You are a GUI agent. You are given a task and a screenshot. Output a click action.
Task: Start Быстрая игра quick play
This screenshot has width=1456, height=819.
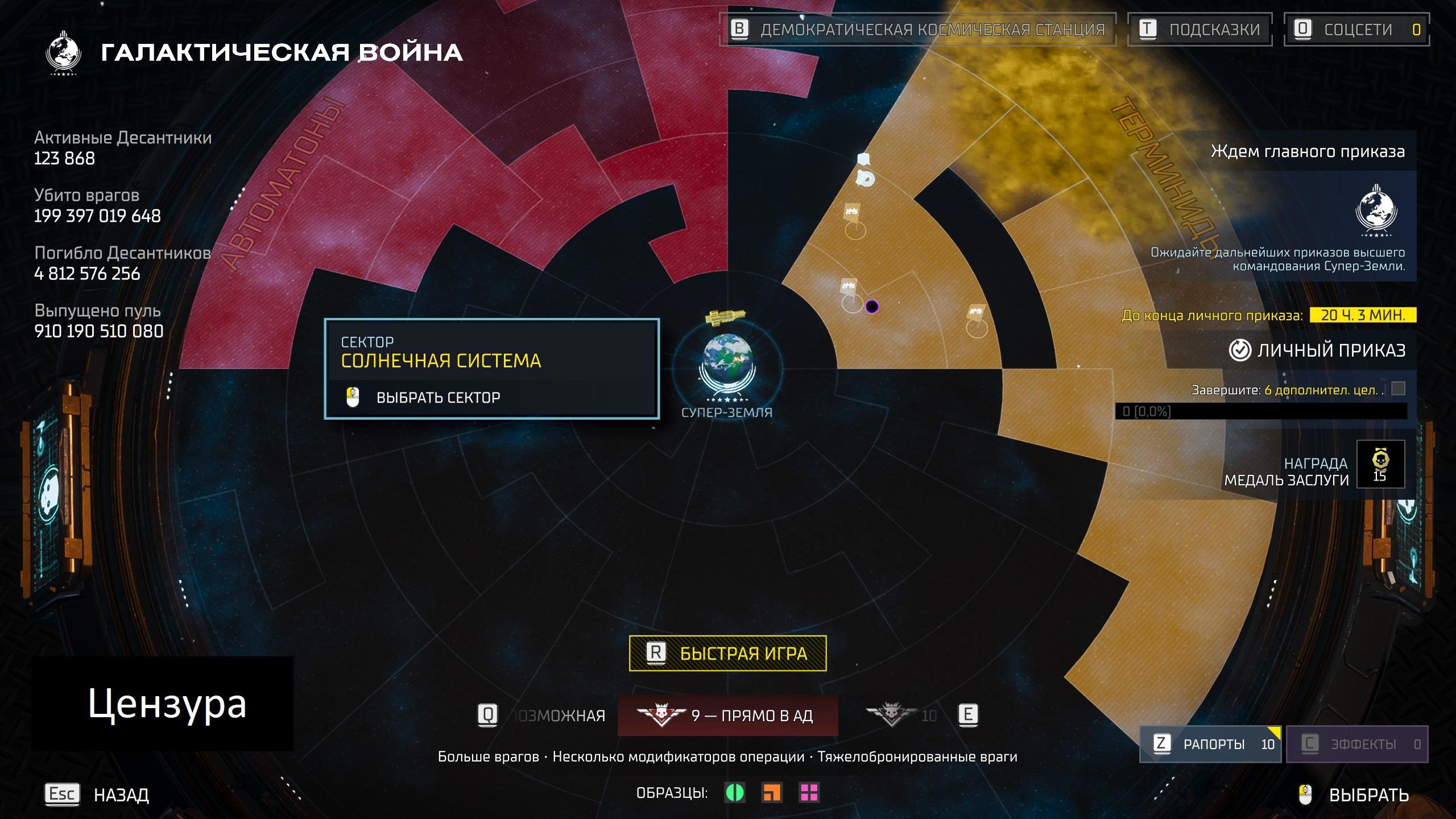[727, 653]
